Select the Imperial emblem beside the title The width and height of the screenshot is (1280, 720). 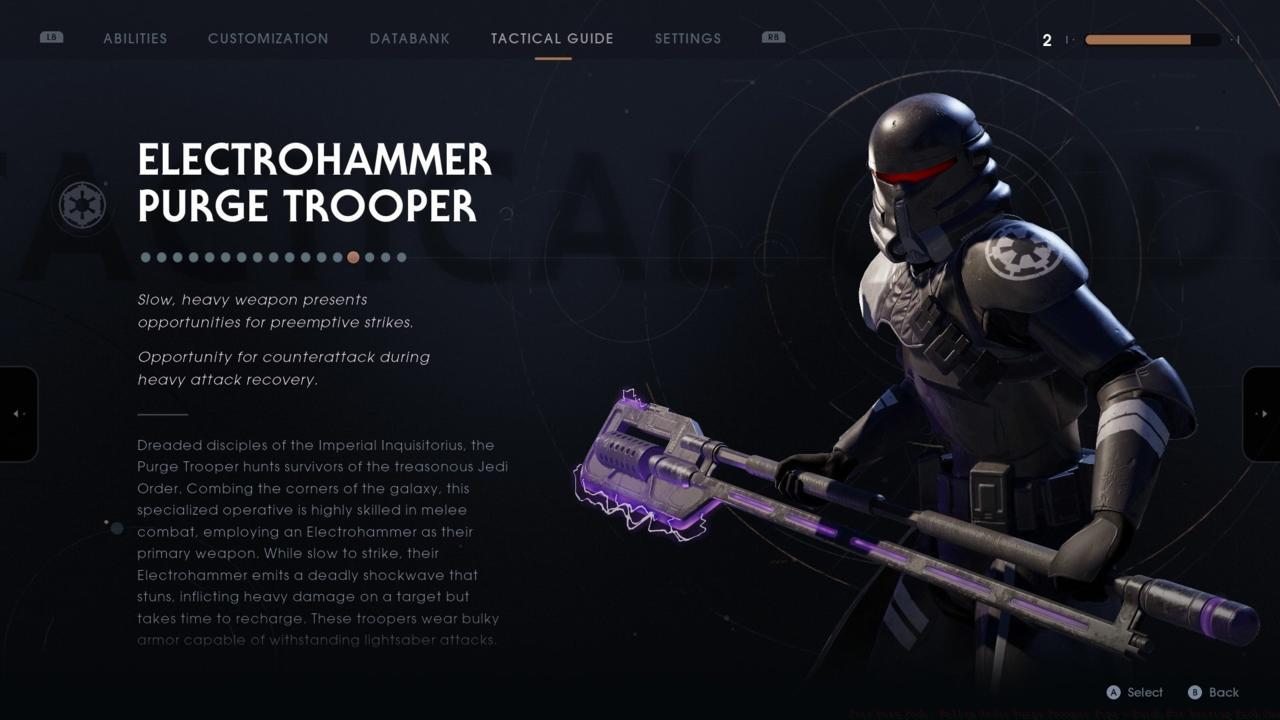84,204
